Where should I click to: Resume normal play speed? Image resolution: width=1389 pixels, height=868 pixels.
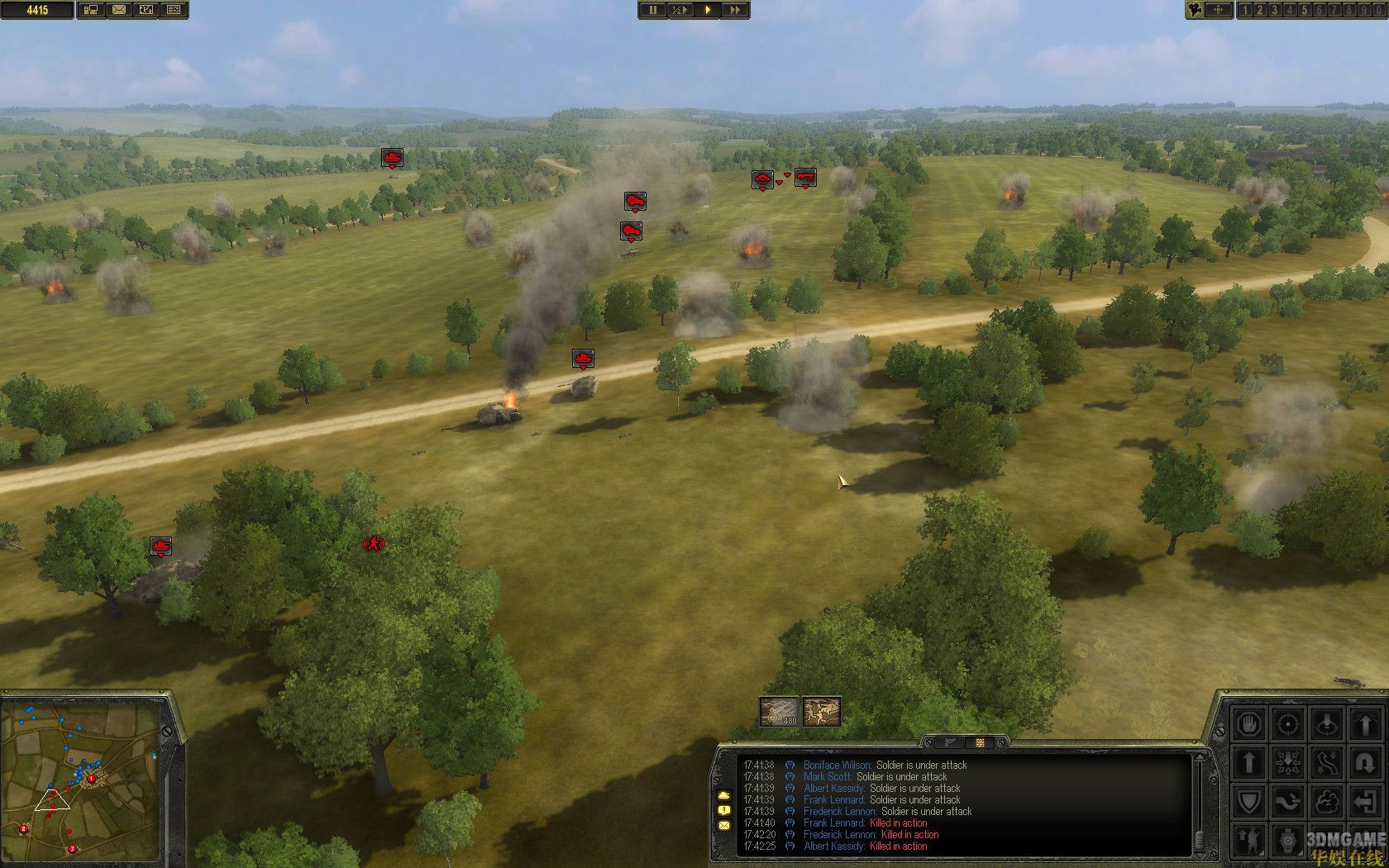(x=708, y=10)
